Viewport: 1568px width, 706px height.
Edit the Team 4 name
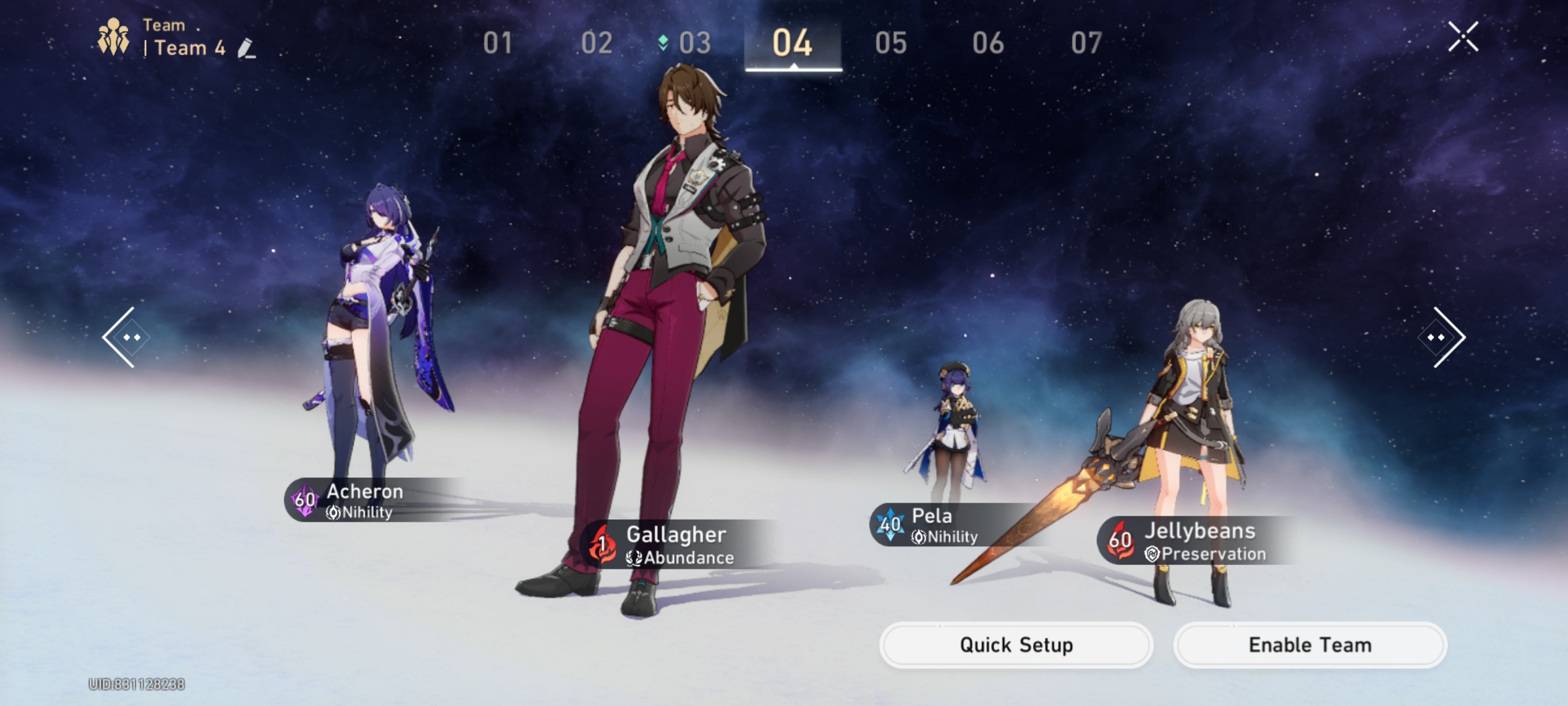[246, 48]
